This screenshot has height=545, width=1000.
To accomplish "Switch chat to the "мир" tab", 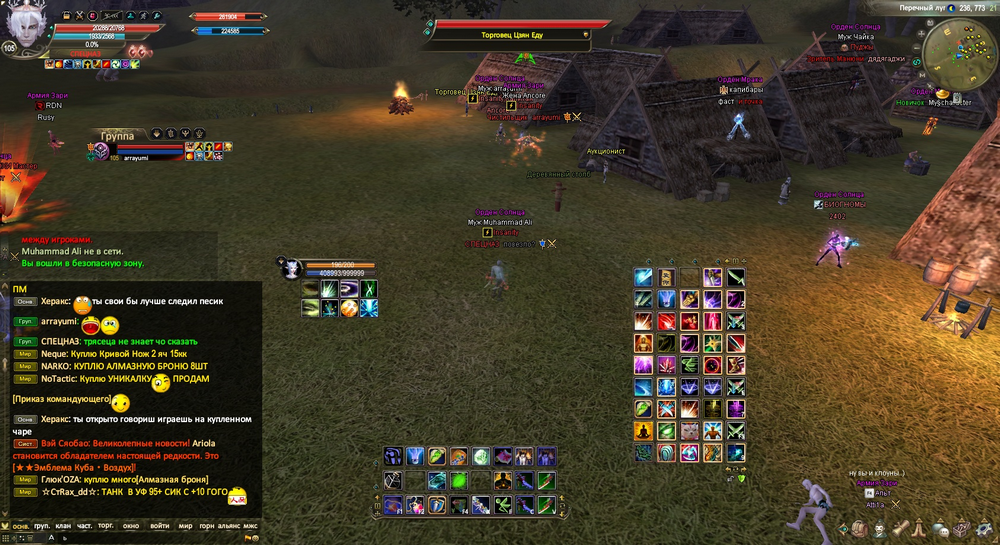I will tap(186, 525).
